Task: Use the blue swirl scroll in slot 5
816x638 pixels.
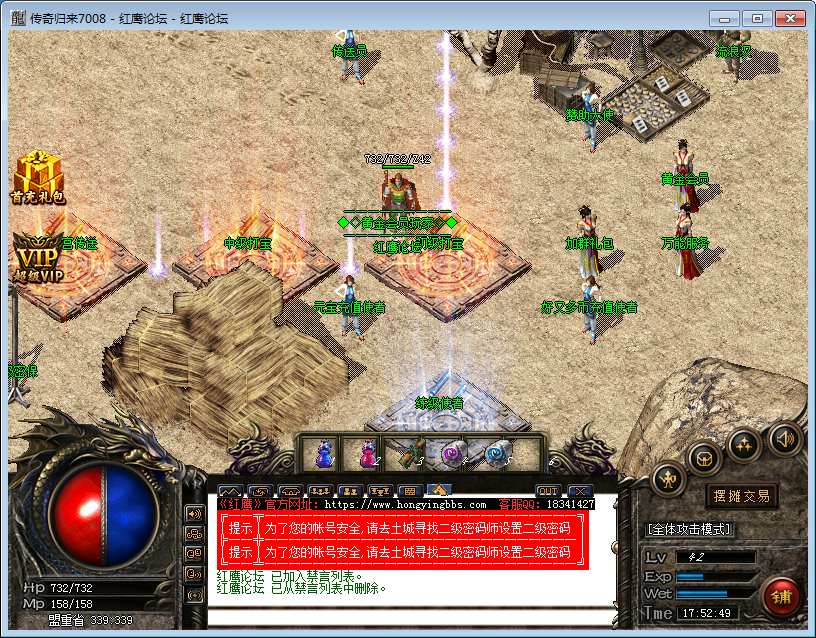Action: (x=495, y=453)
